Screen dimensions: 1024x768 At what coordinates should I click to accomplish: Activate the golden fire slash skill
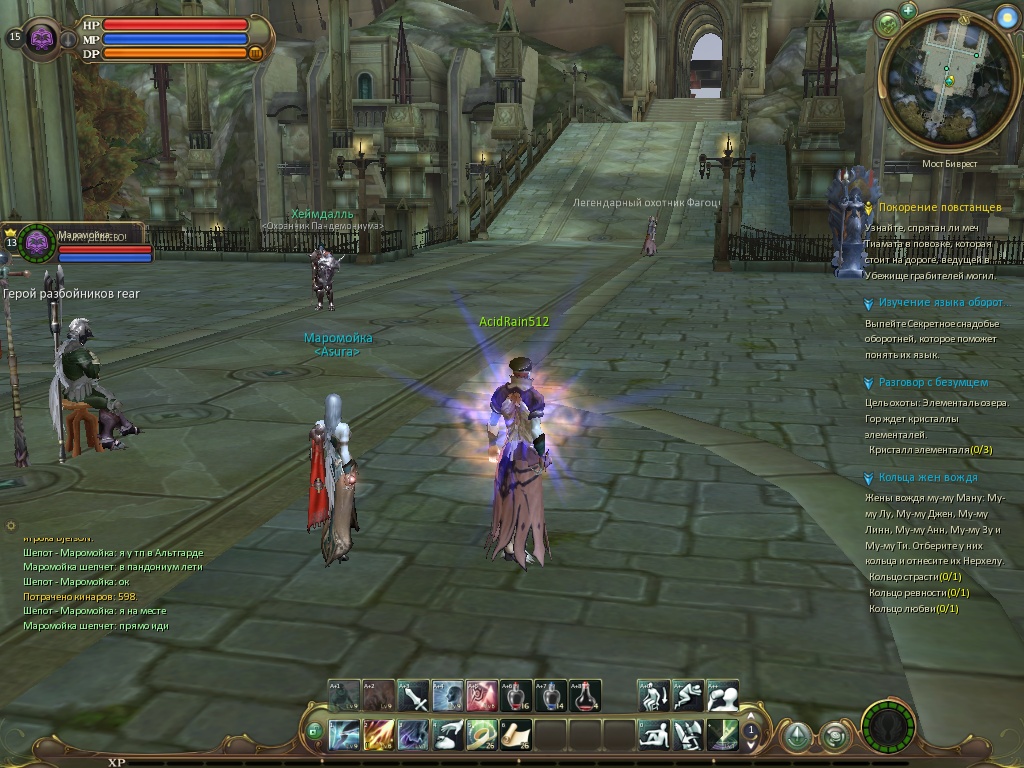[x=379, y=735]
